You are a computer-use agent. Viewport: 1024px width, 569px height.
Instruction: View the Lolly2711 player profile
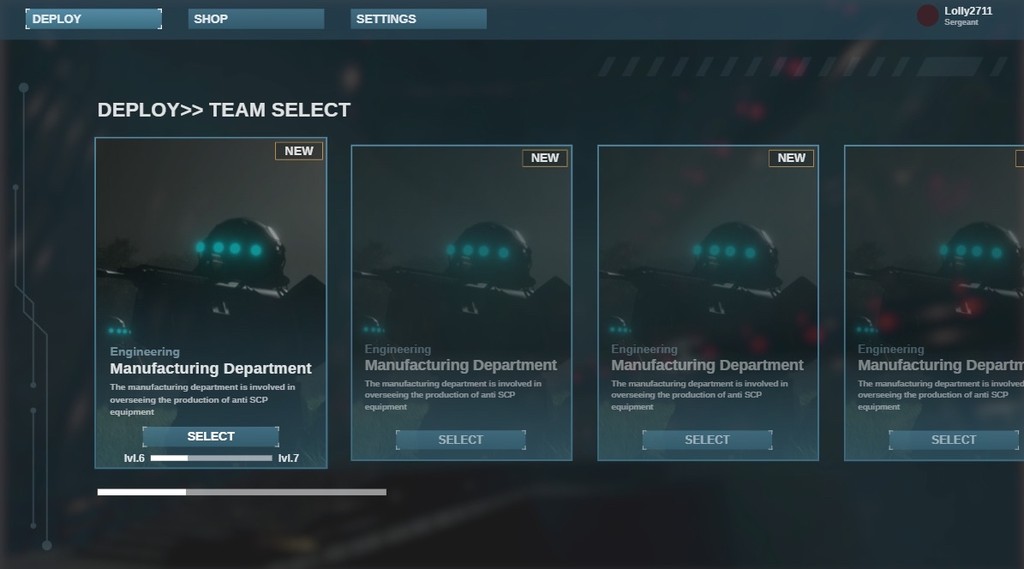click(x=956, y=15)
